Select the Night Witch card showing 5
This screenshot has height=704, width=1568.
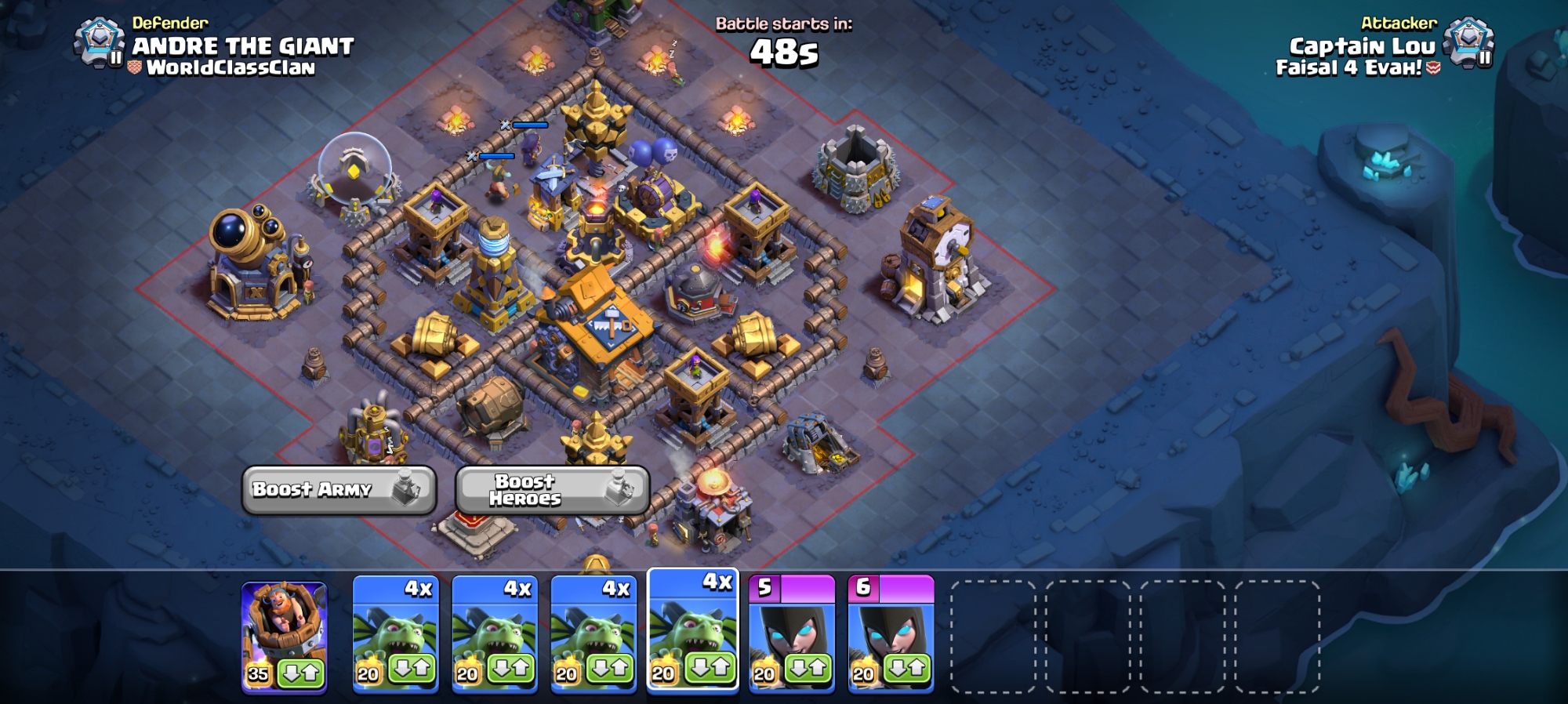pyautogui.click(x=792, y=627)
